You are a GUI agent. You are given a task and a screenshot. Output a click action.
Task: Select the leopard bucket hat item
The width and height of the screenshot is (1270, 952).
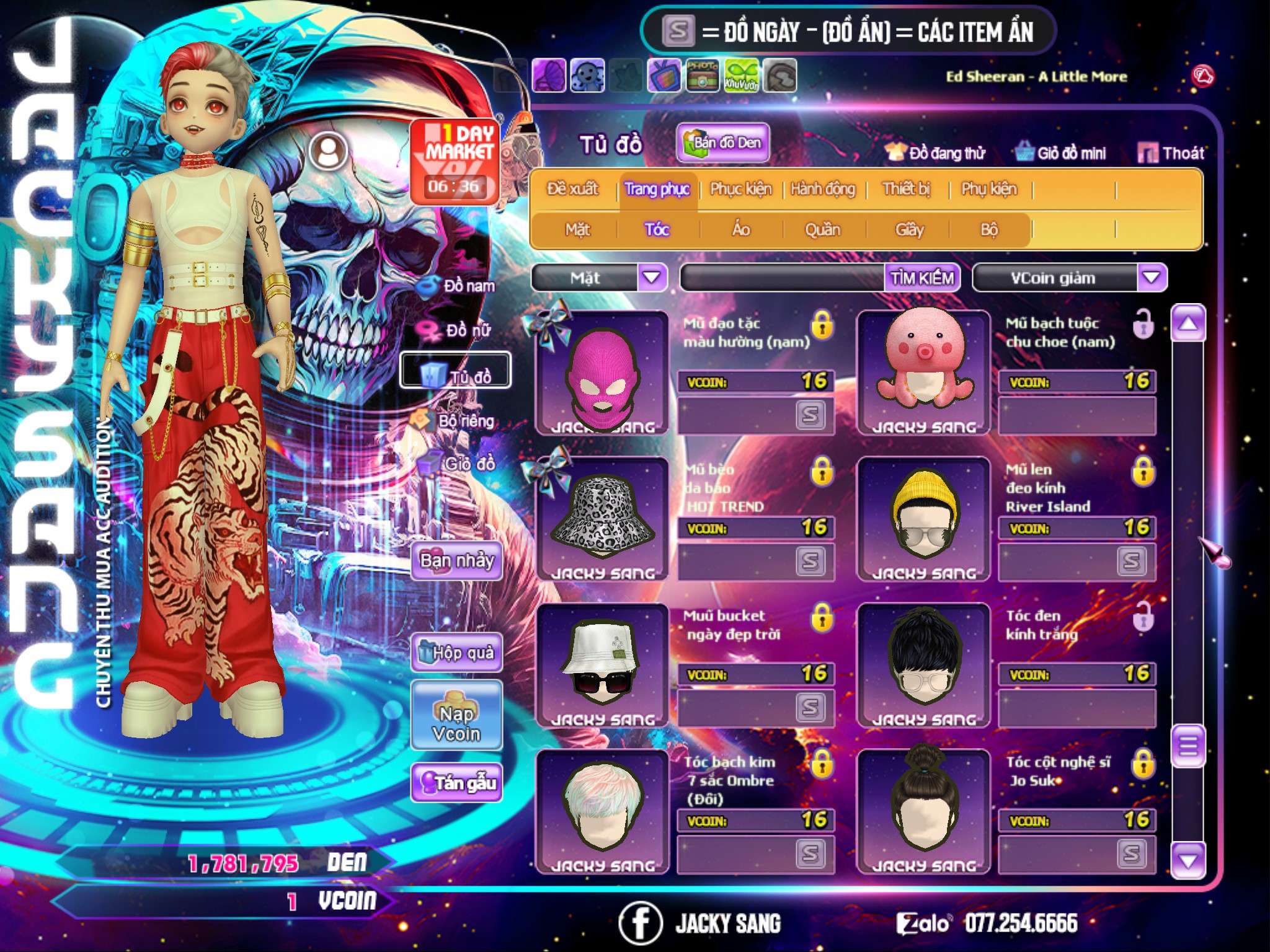[602, 518]
